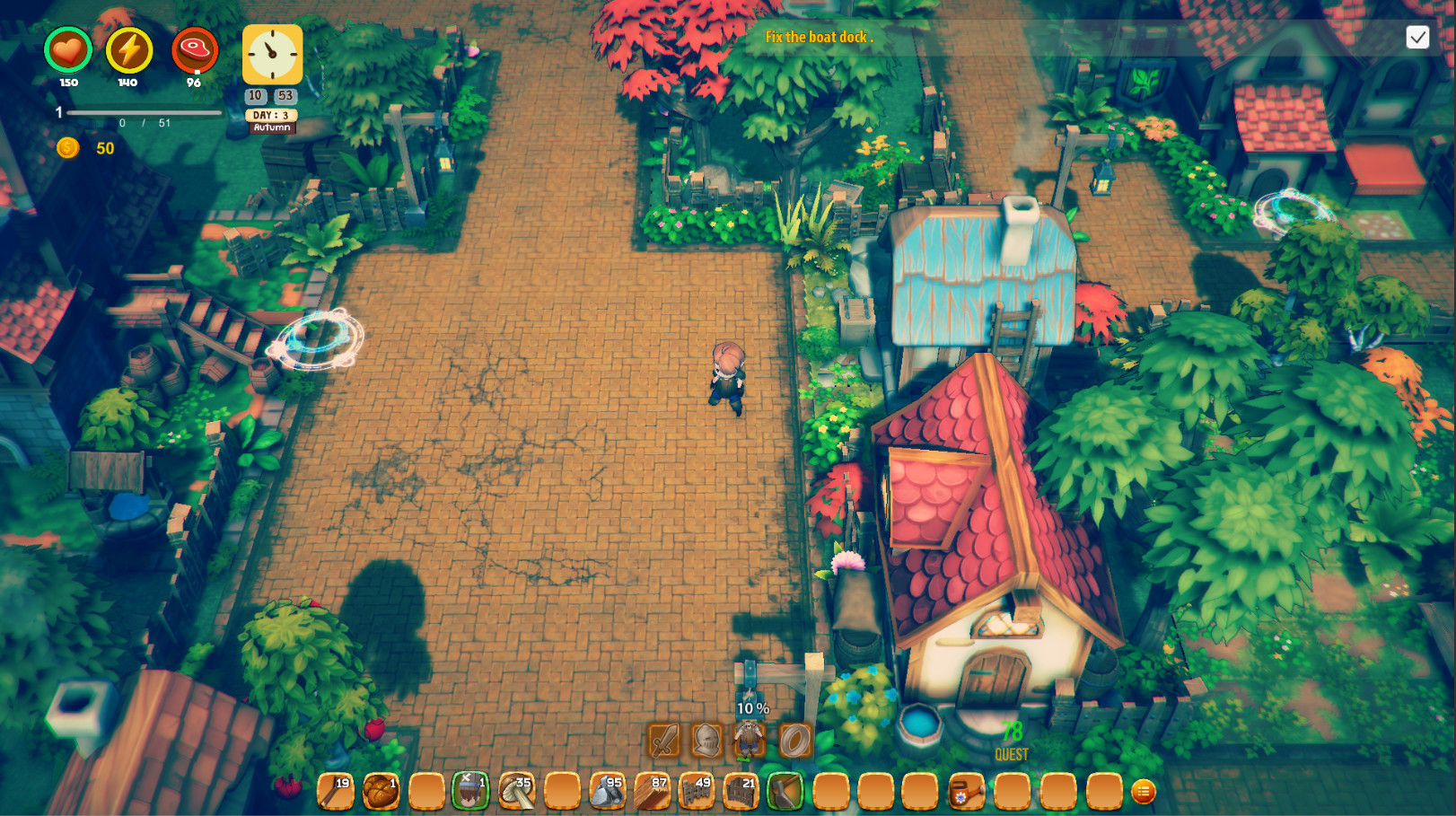The width and height of the screenshot is (1456, 816).
Task: Select the axe hotbar slot
Action: [787, 790]
